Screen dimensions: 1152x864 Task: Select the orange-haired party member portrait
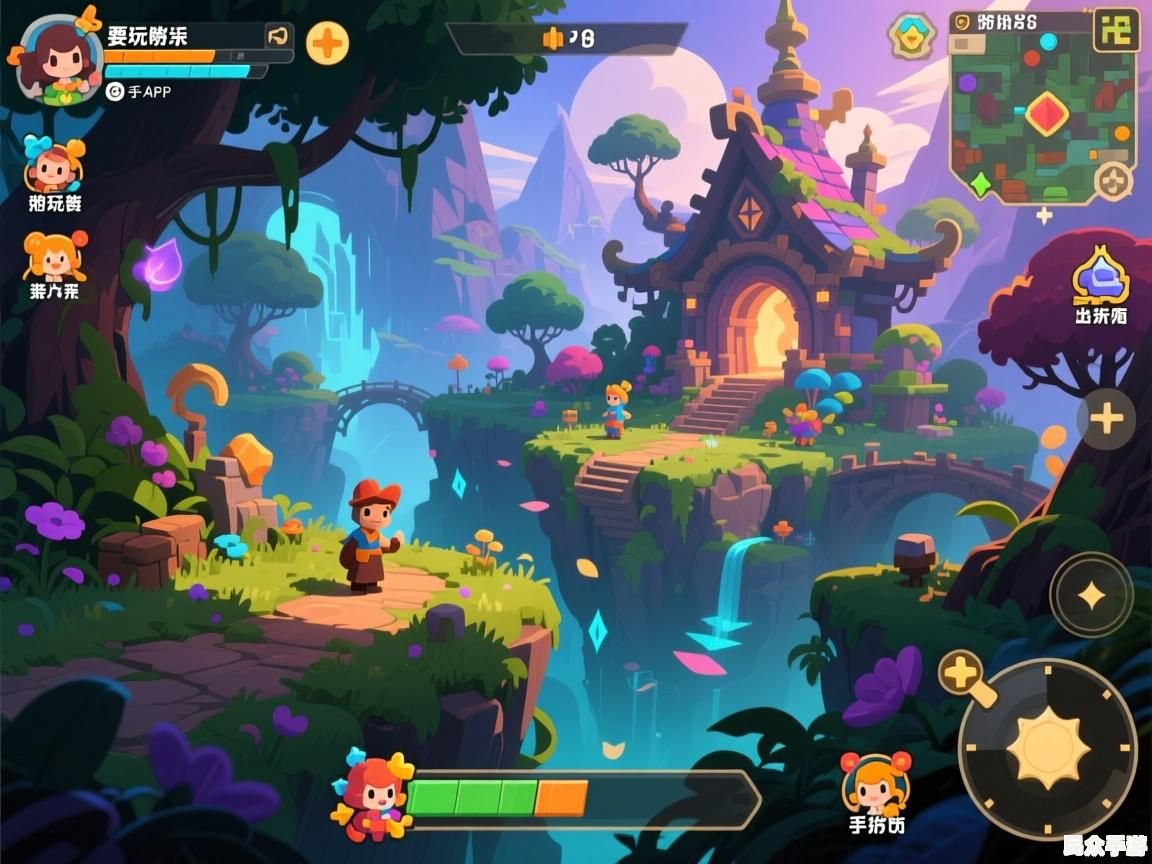(54, 257)
